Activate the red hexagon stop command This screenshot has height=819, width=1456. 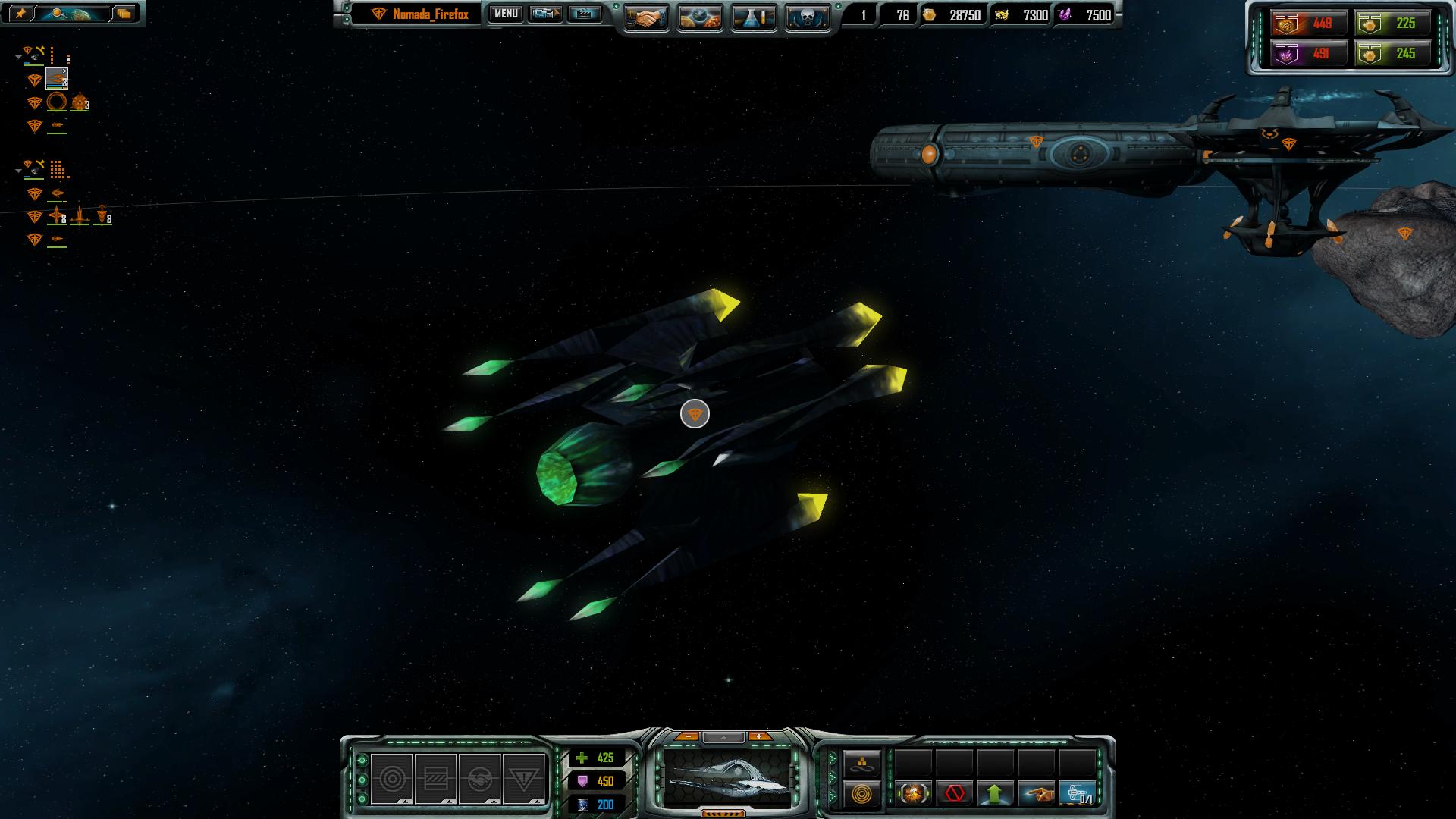955,794
